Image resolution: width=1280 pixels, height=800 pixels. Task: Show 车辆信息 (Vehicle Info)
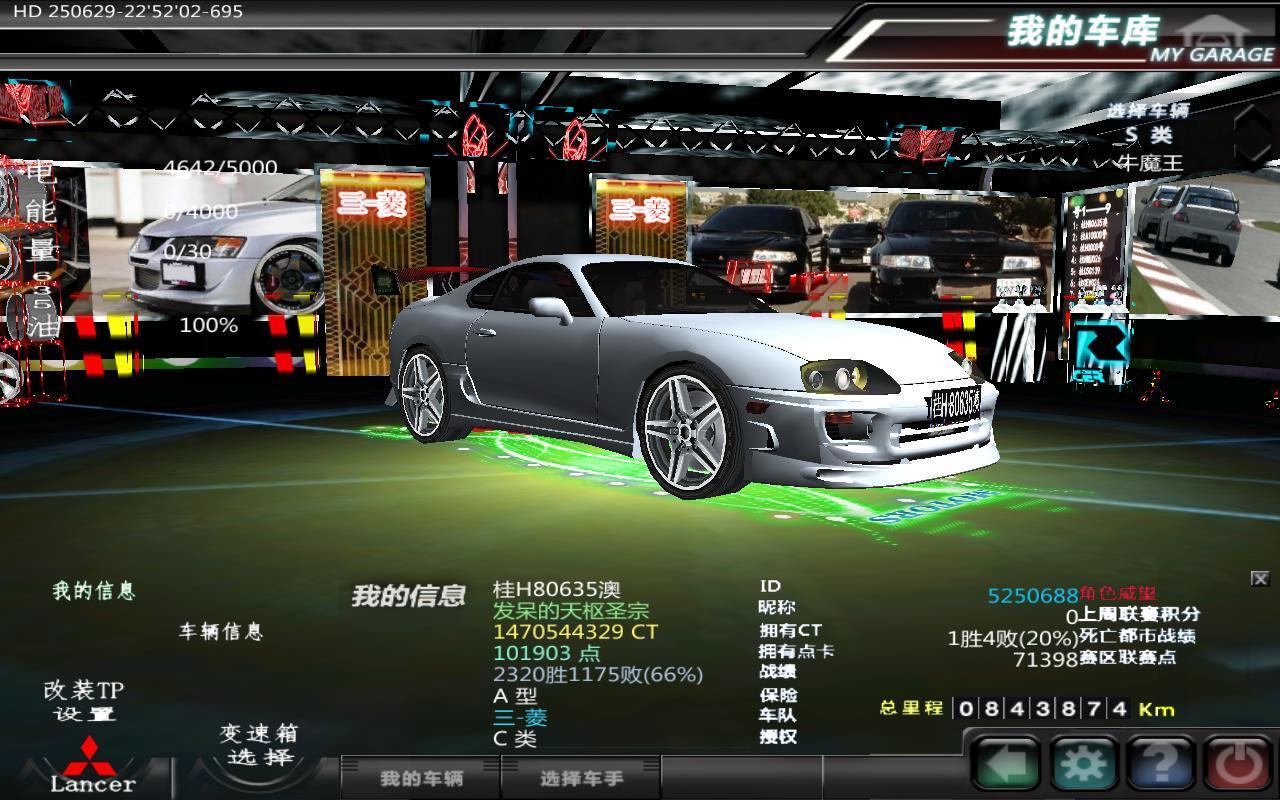coord(220,632)
